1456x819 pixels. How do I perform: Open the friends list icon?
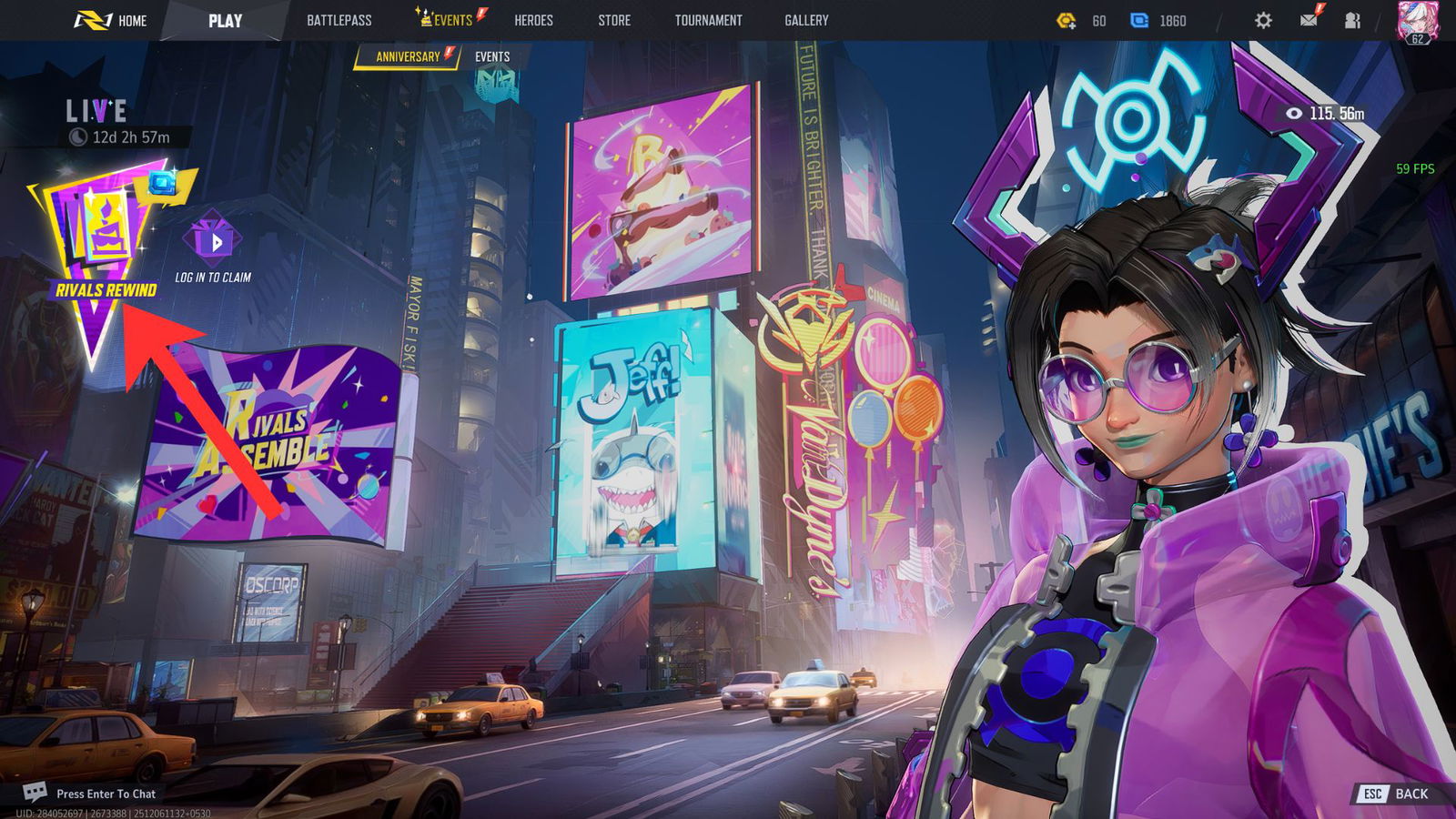[1353, 20]
